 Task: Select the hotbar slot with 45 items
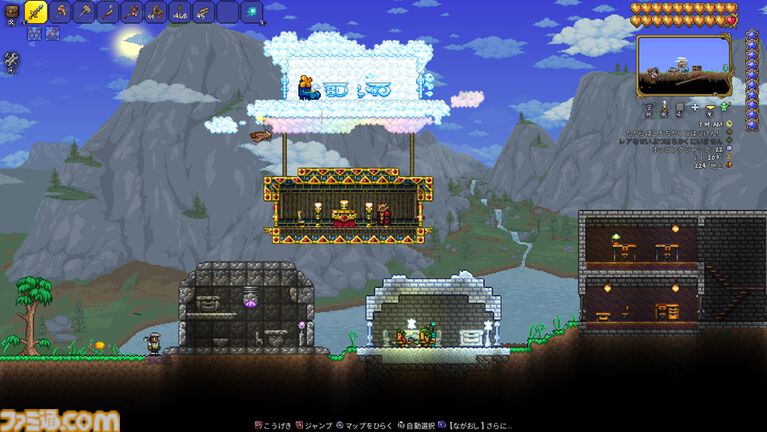(203, 12)
